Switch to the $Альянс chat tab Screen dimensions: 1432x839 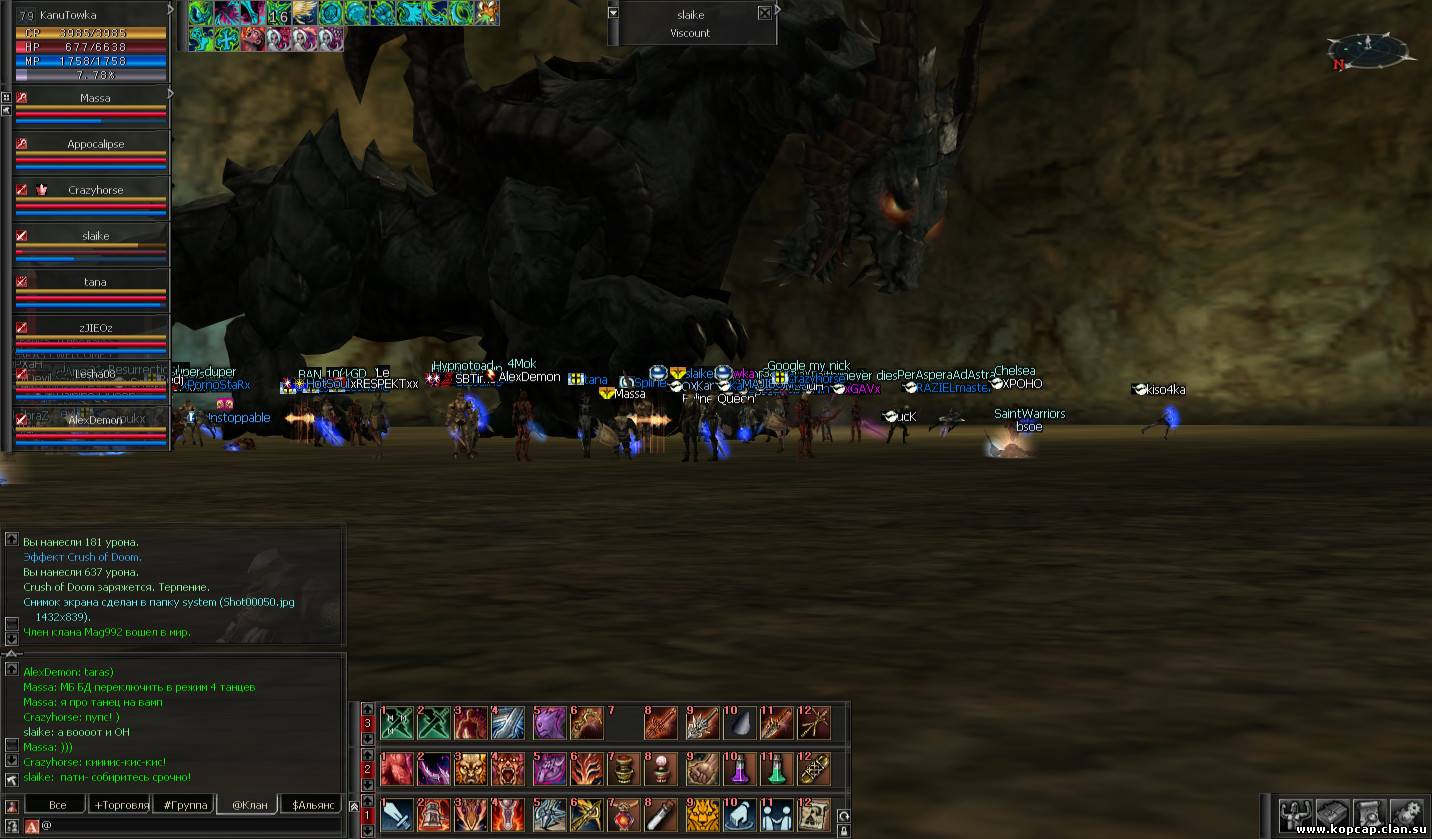tap(311, 805)
